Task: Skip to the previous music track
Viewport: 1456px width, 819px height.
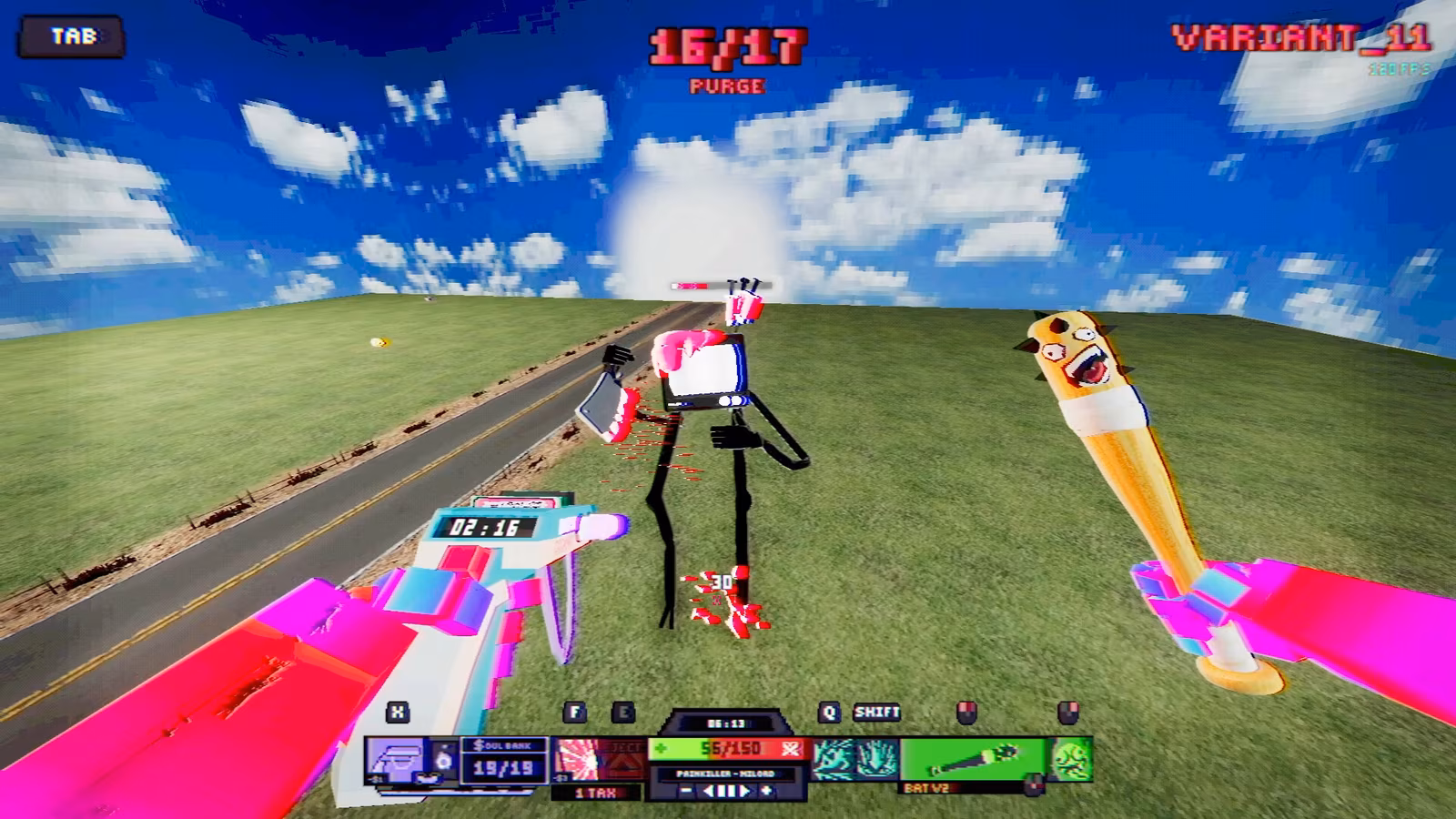Action: pyautogui.click(x=709, y=792)
